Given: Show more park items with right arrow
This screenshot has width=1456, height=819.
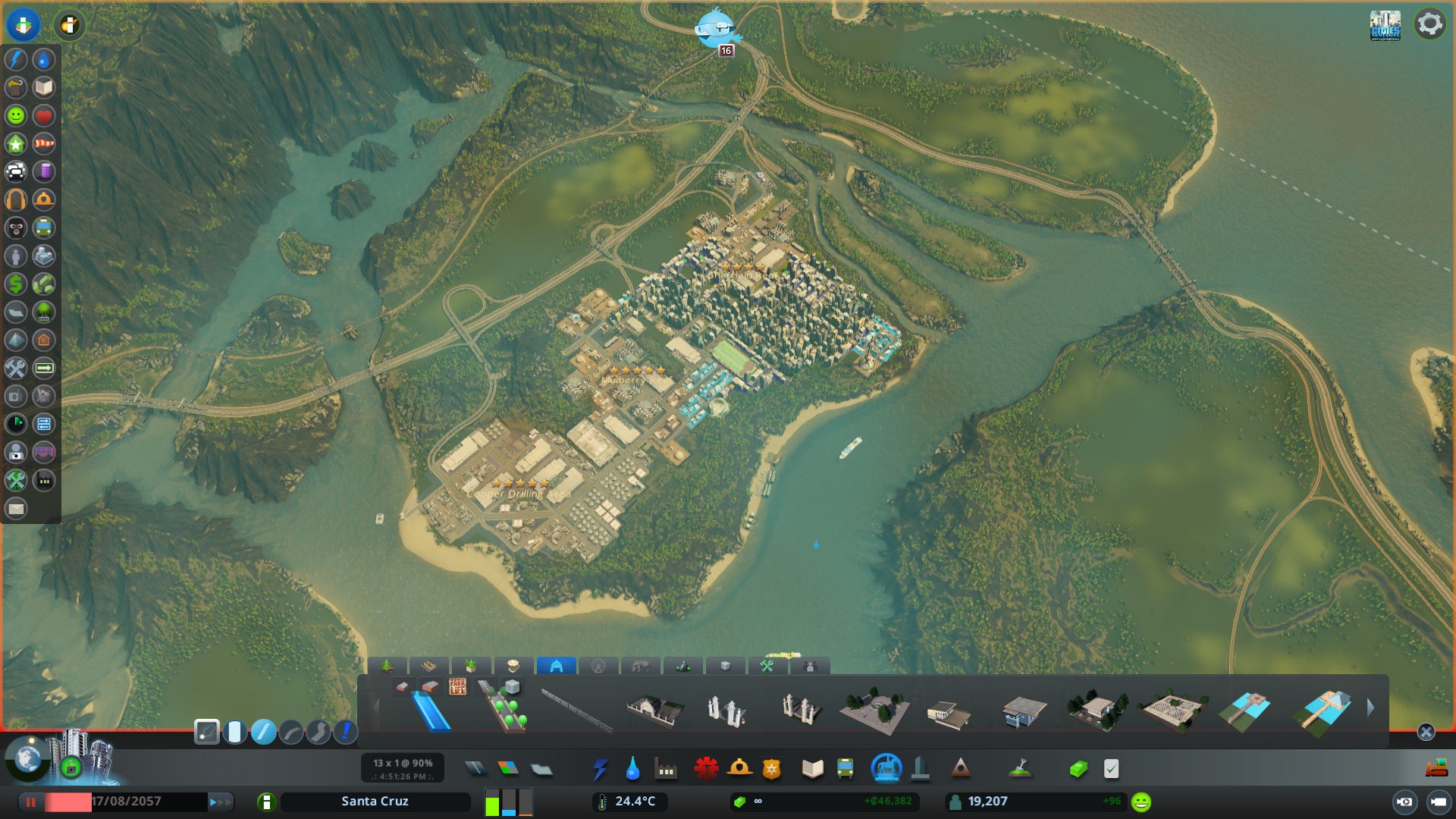Looking at the screenshot, I should coord(1370,708).
